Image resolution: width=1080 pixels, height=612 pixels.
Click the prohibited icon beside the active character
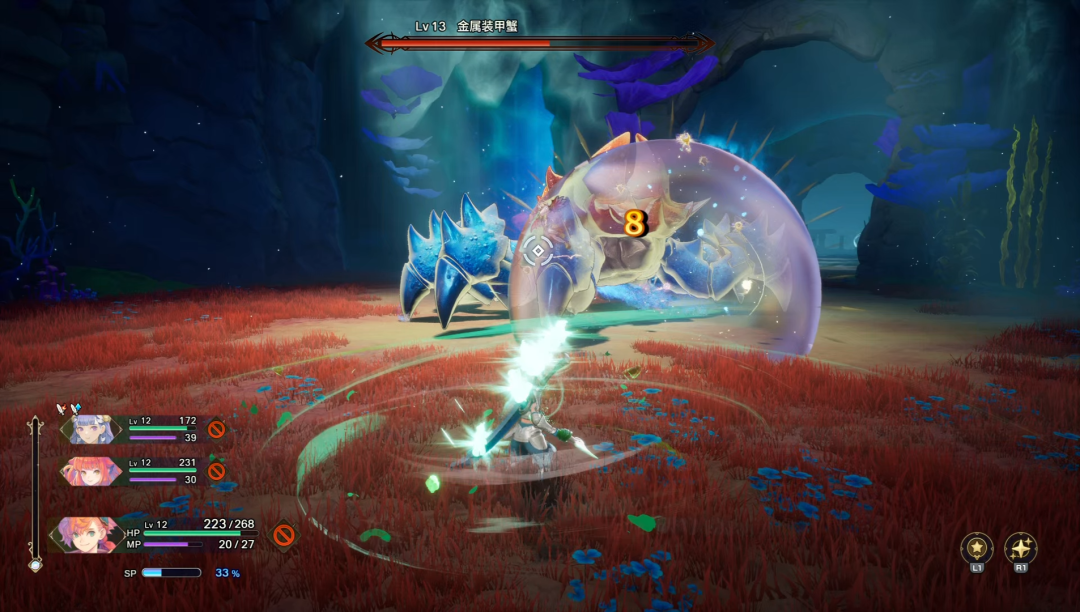(x=284, y=535)
